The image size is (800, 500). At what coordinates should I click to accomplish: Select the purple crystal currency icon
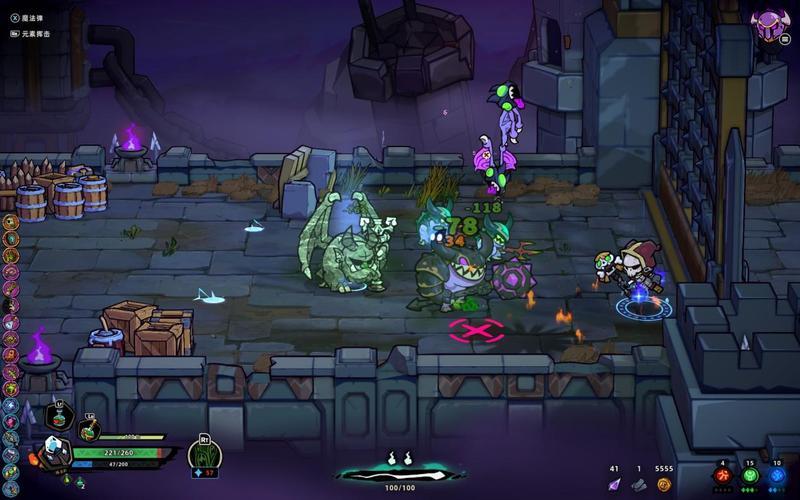[x=615, y=484]
